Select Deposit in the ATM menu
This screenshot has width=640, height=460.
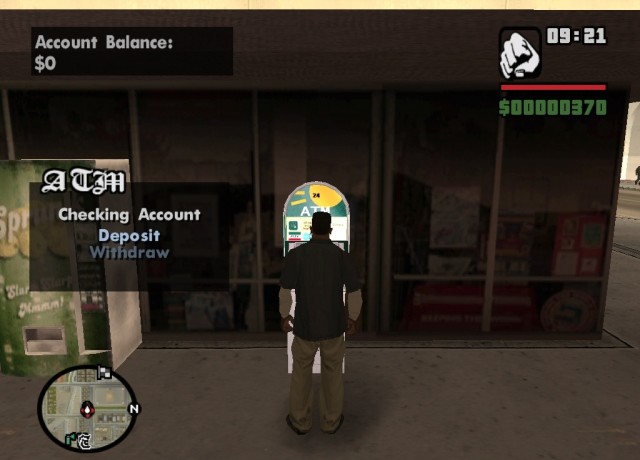tap(129, 236)
